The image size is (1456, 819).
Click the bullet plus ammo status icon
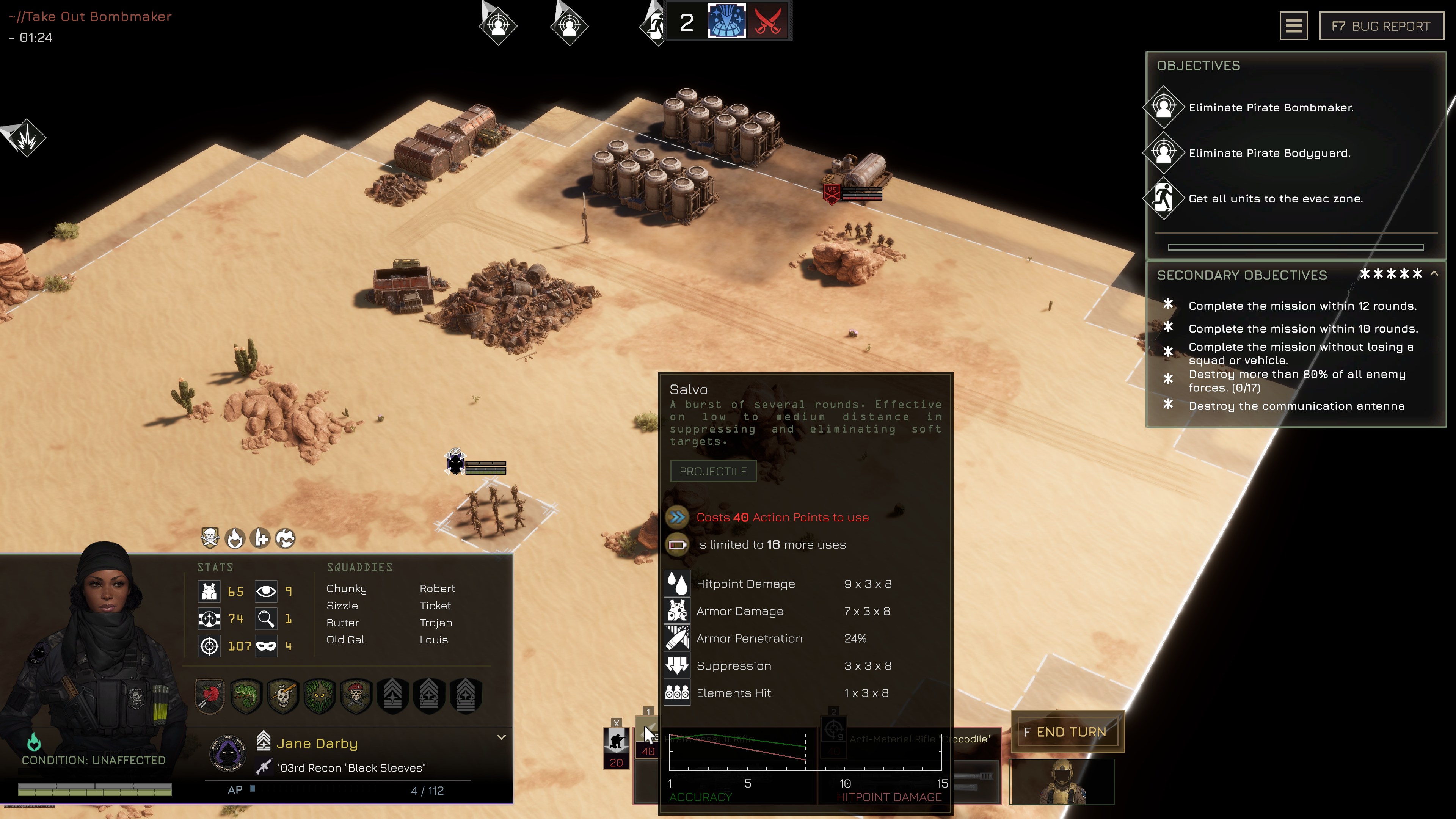[260, 538]
